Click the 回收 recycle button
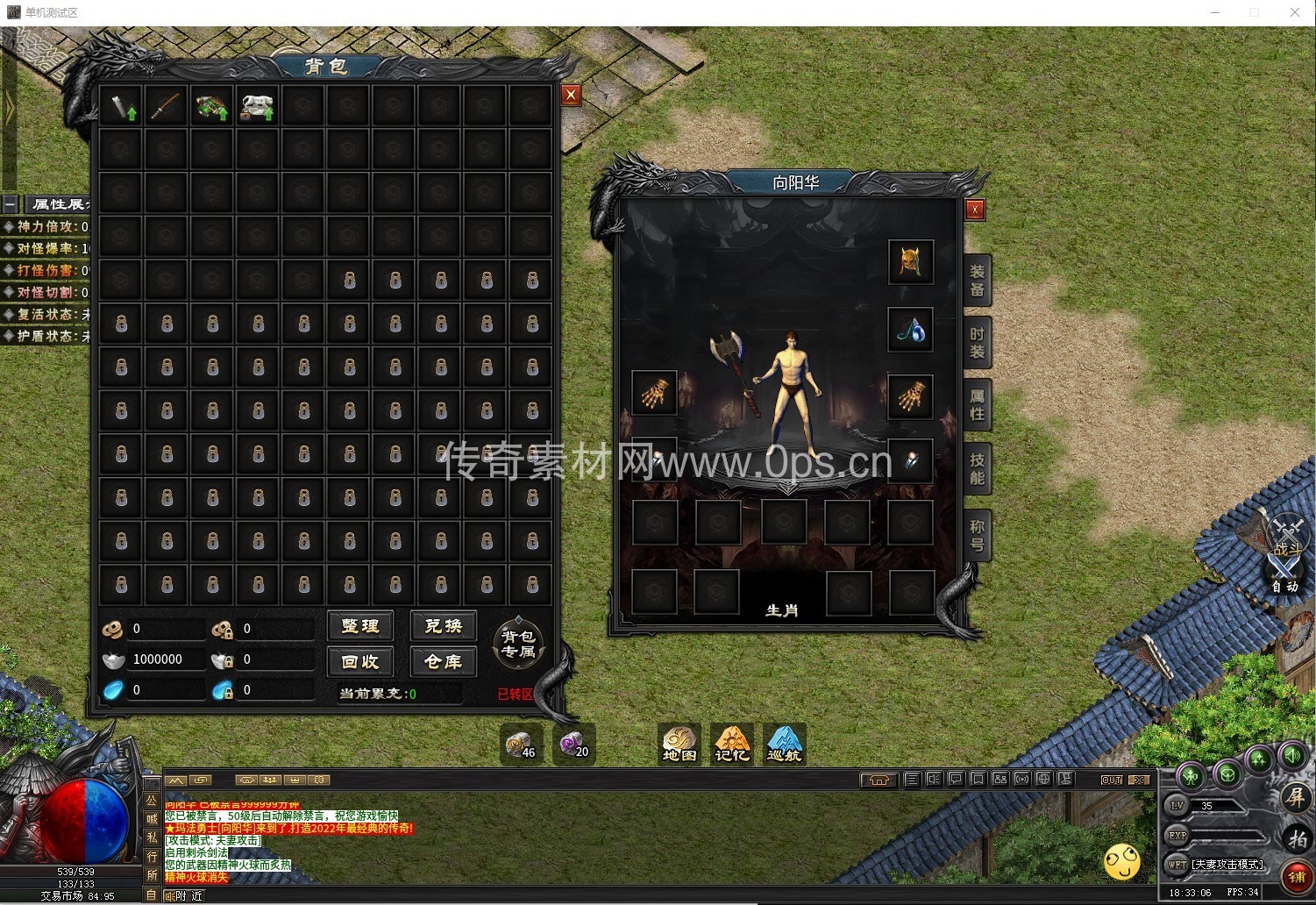 [360, 661]
